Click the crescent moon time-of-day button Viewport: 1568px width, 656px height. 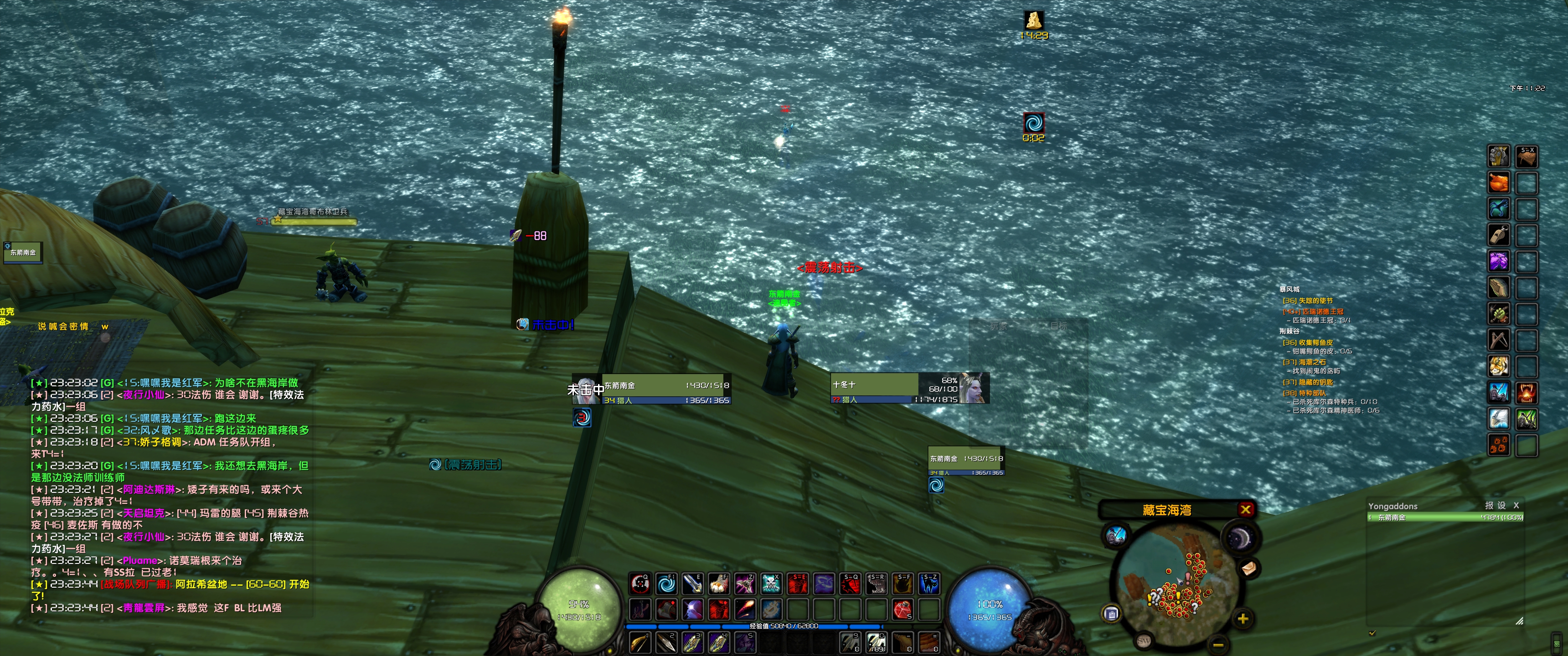(1239, 538)
